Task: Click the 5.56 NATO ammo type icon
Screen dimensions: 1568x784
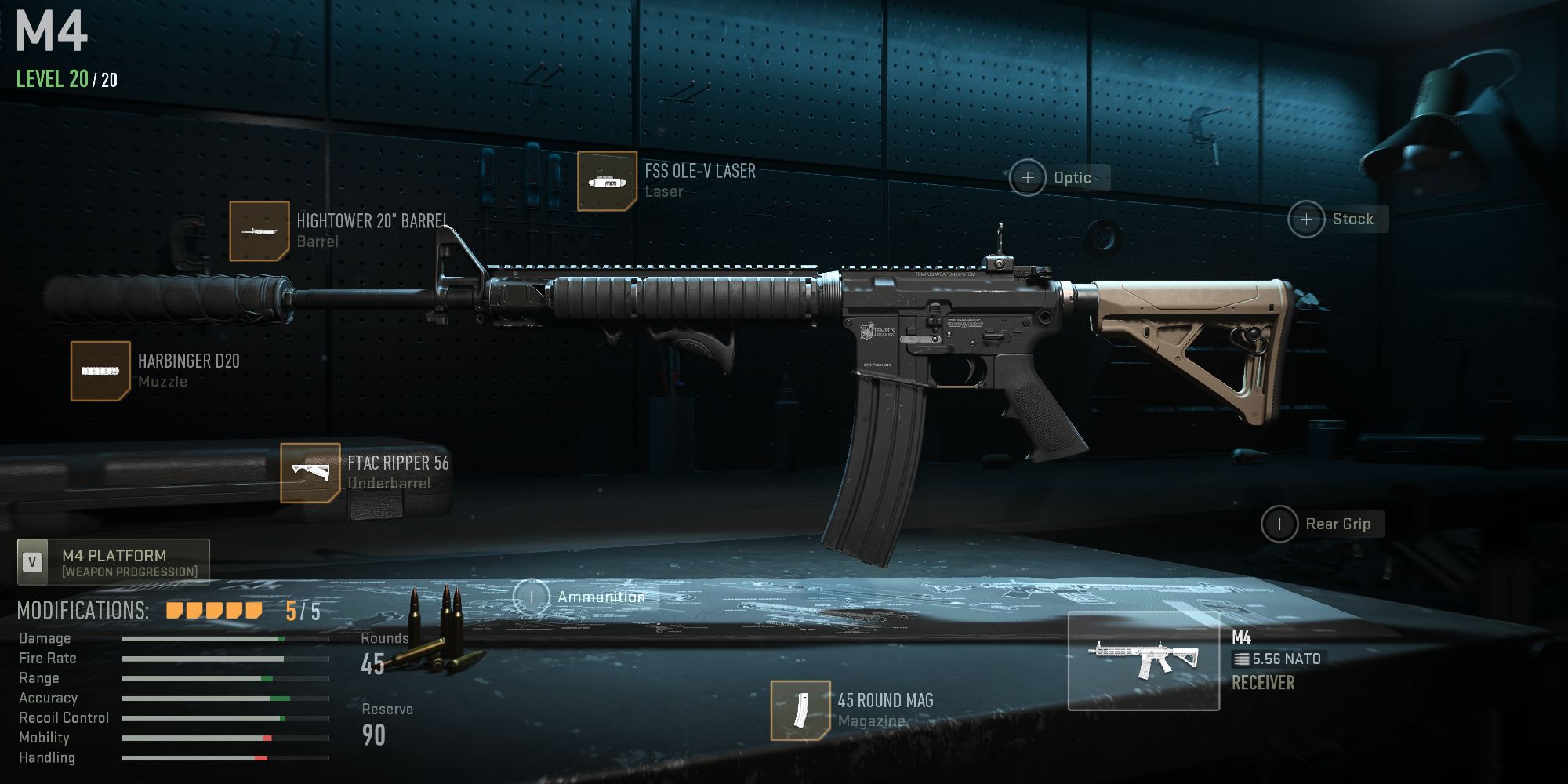Action: point(1243,659)
